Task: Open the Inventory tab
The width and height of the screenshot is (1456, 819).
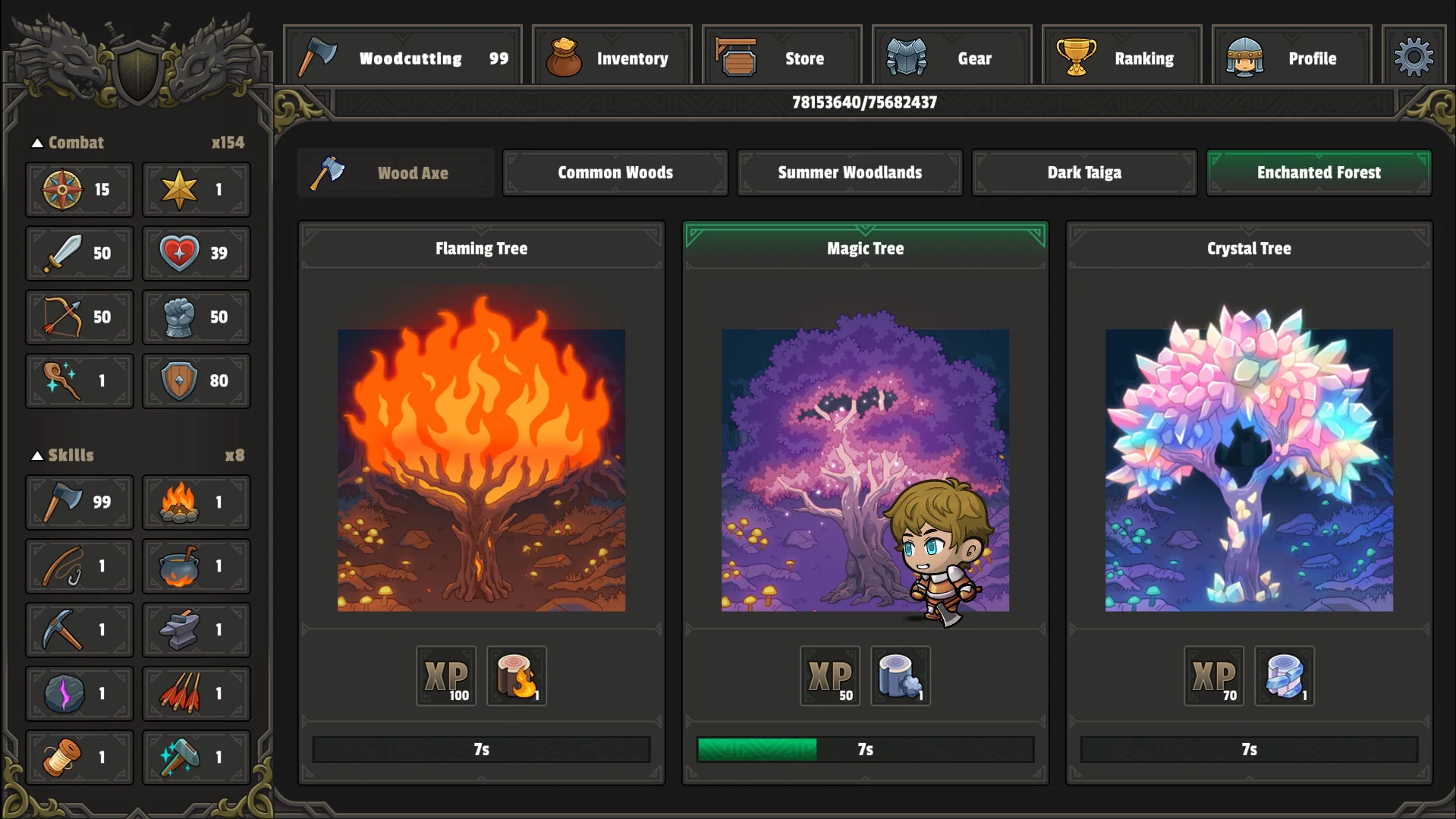Action: click(612, 58)
